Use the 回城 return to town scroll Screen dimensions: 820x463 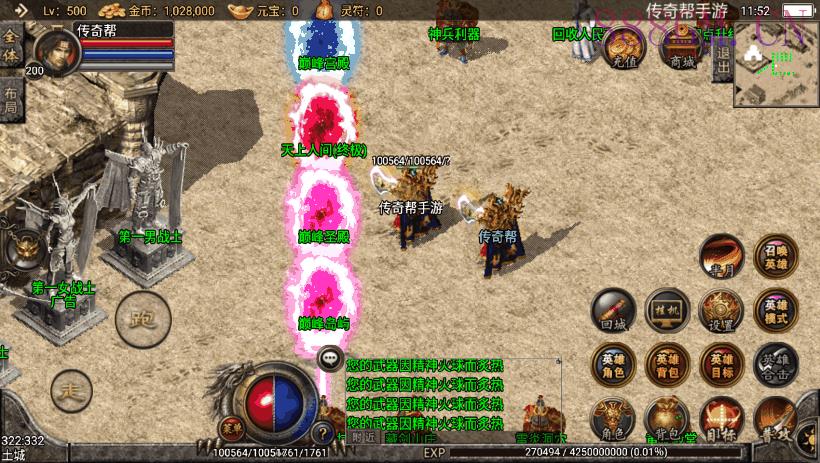click(x=613, y=310)
